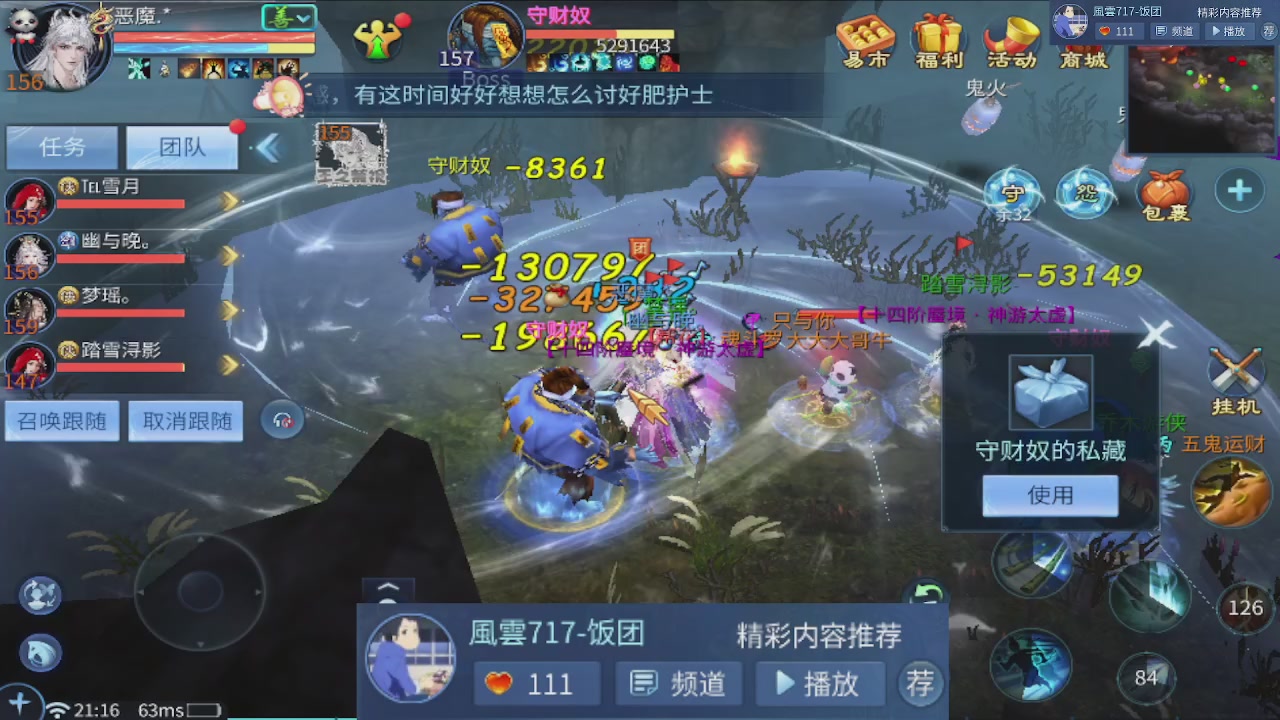Toggle the voice chat headset icon
The width and height of the screenshot is (1280, 720).
click(282, 420)
